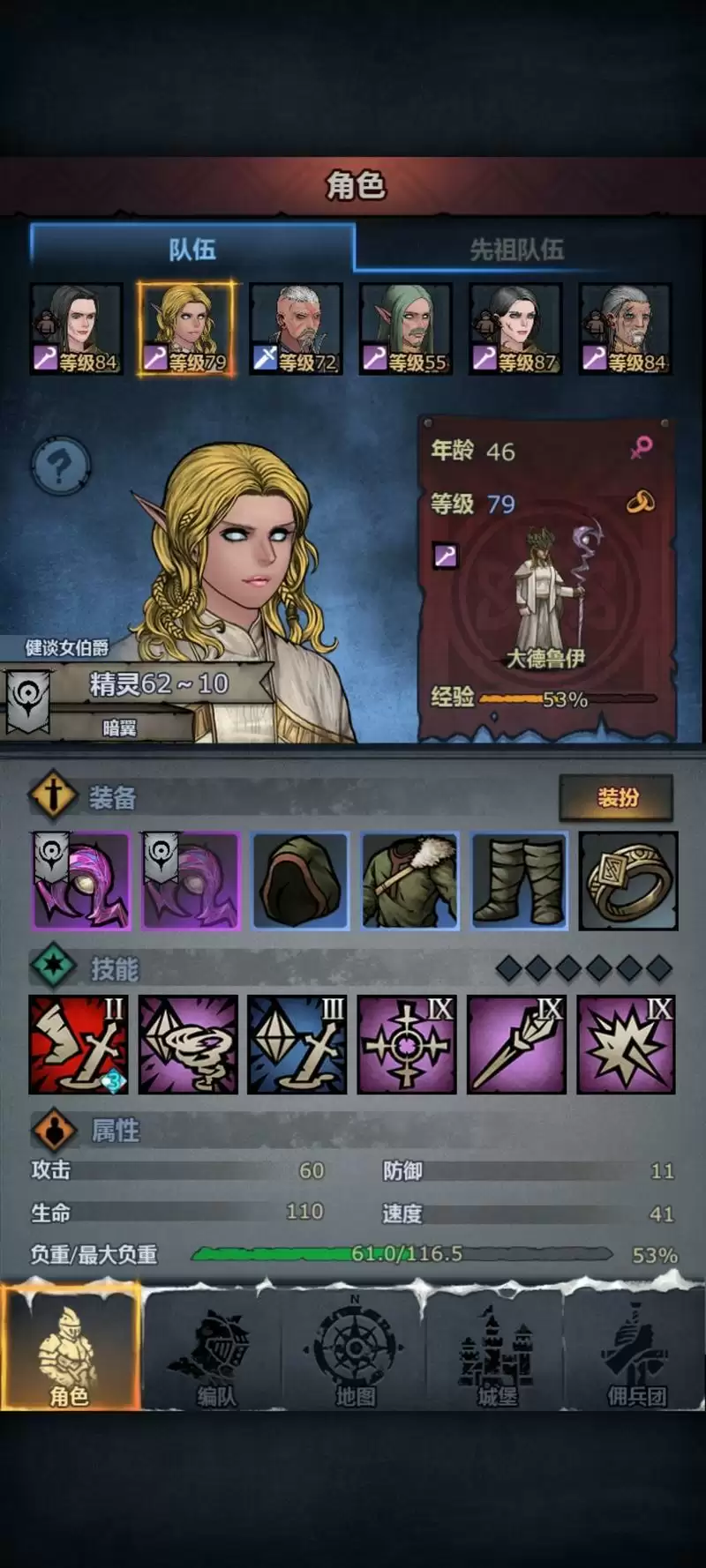Image resolution: width=706 pixels, height=1568 pixels.
Task: Select the red lightning sword skill
Action: pyautogui.click(x=79, y=1044)
